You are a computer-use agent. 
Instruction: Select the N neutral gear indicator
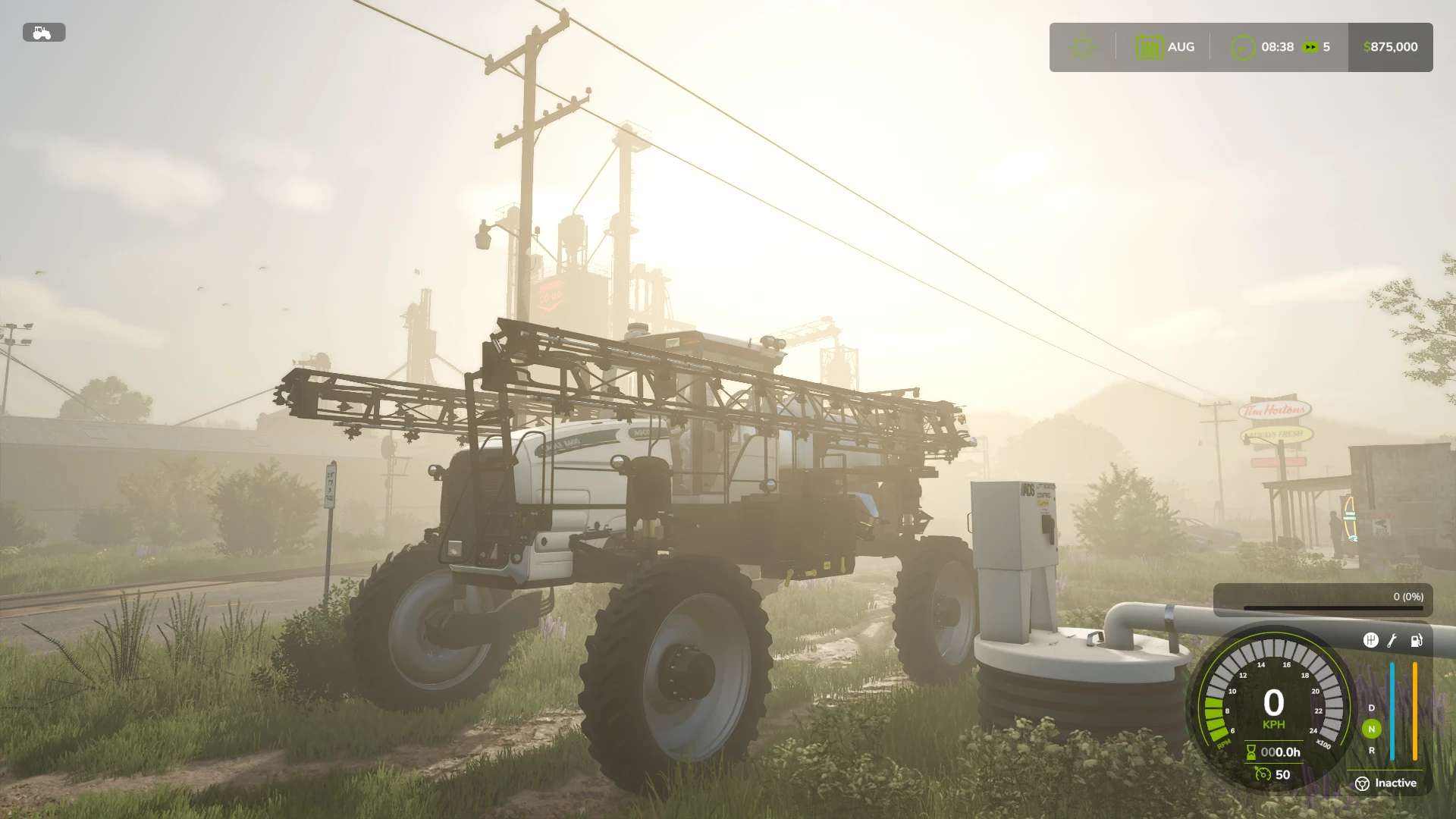click(1372, 729)
